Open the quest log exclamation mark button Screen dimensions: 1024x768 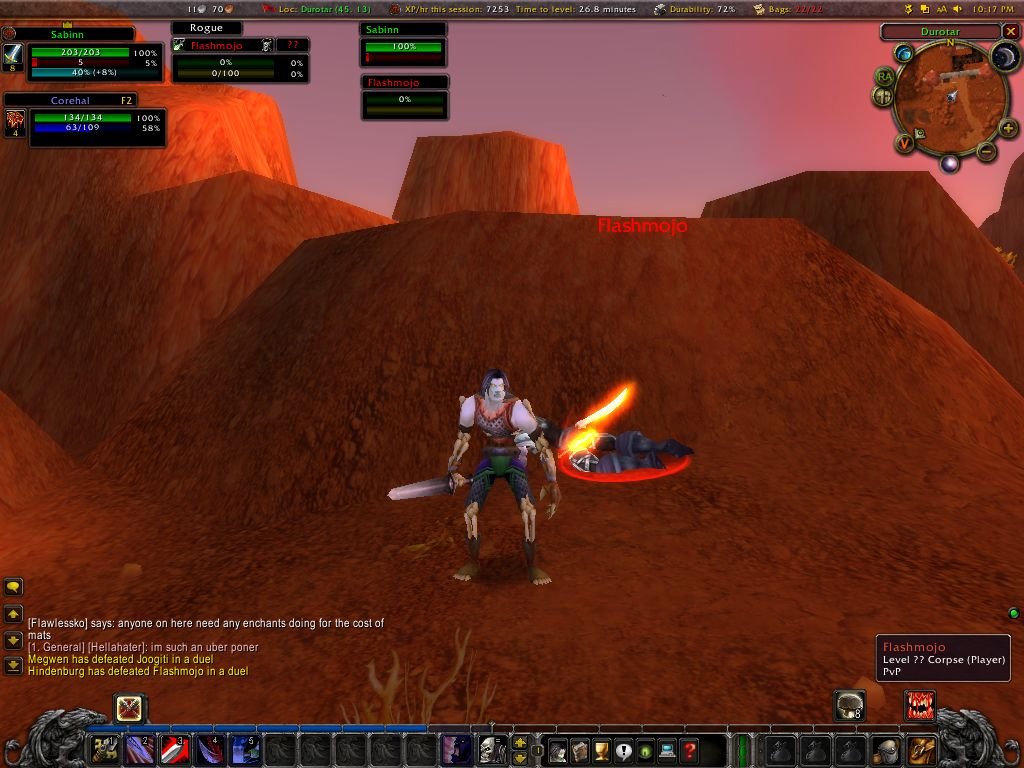tap(624, 750)
